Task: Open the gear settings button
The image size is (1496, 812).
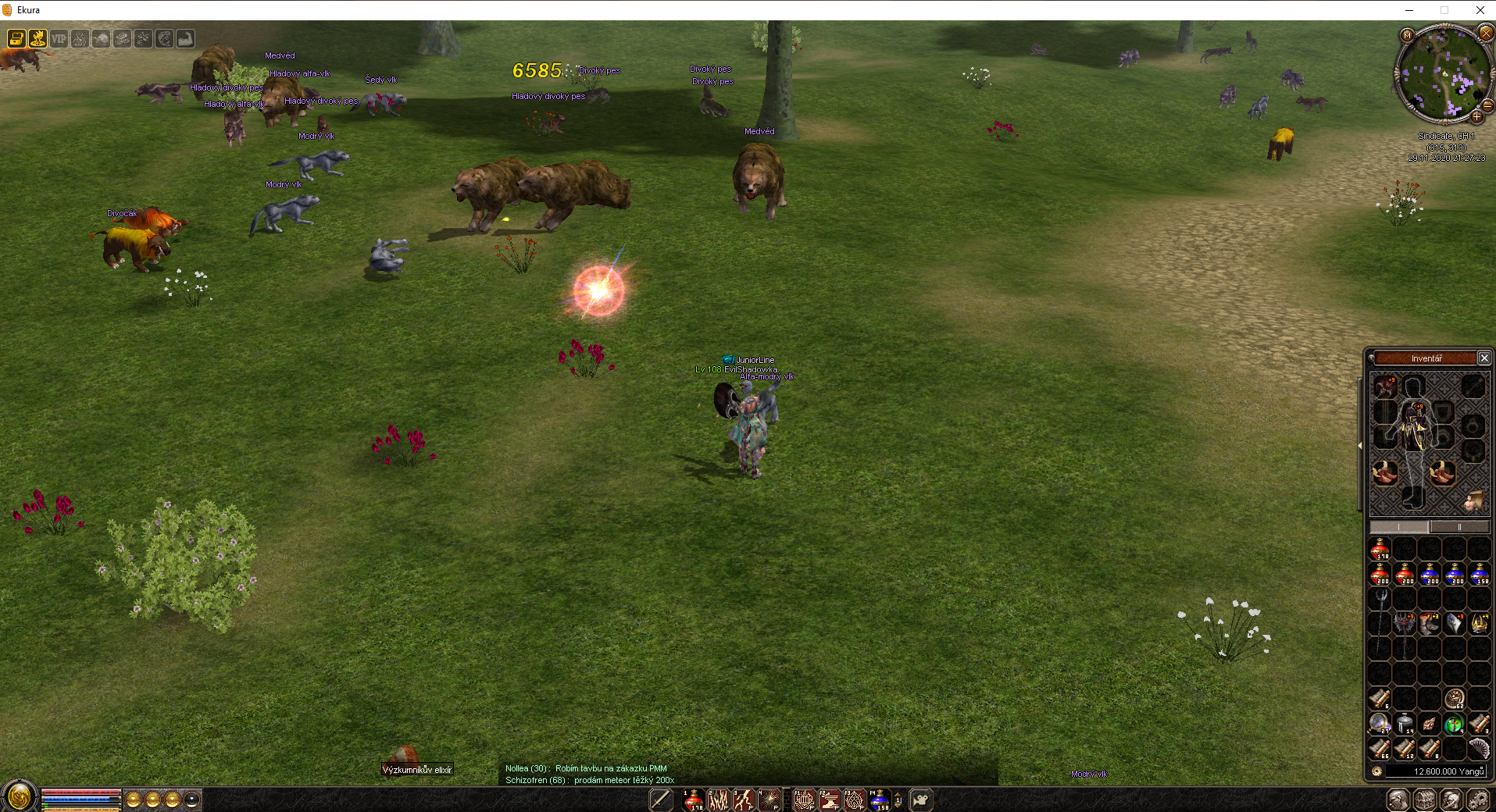Action: point(1477,800)
